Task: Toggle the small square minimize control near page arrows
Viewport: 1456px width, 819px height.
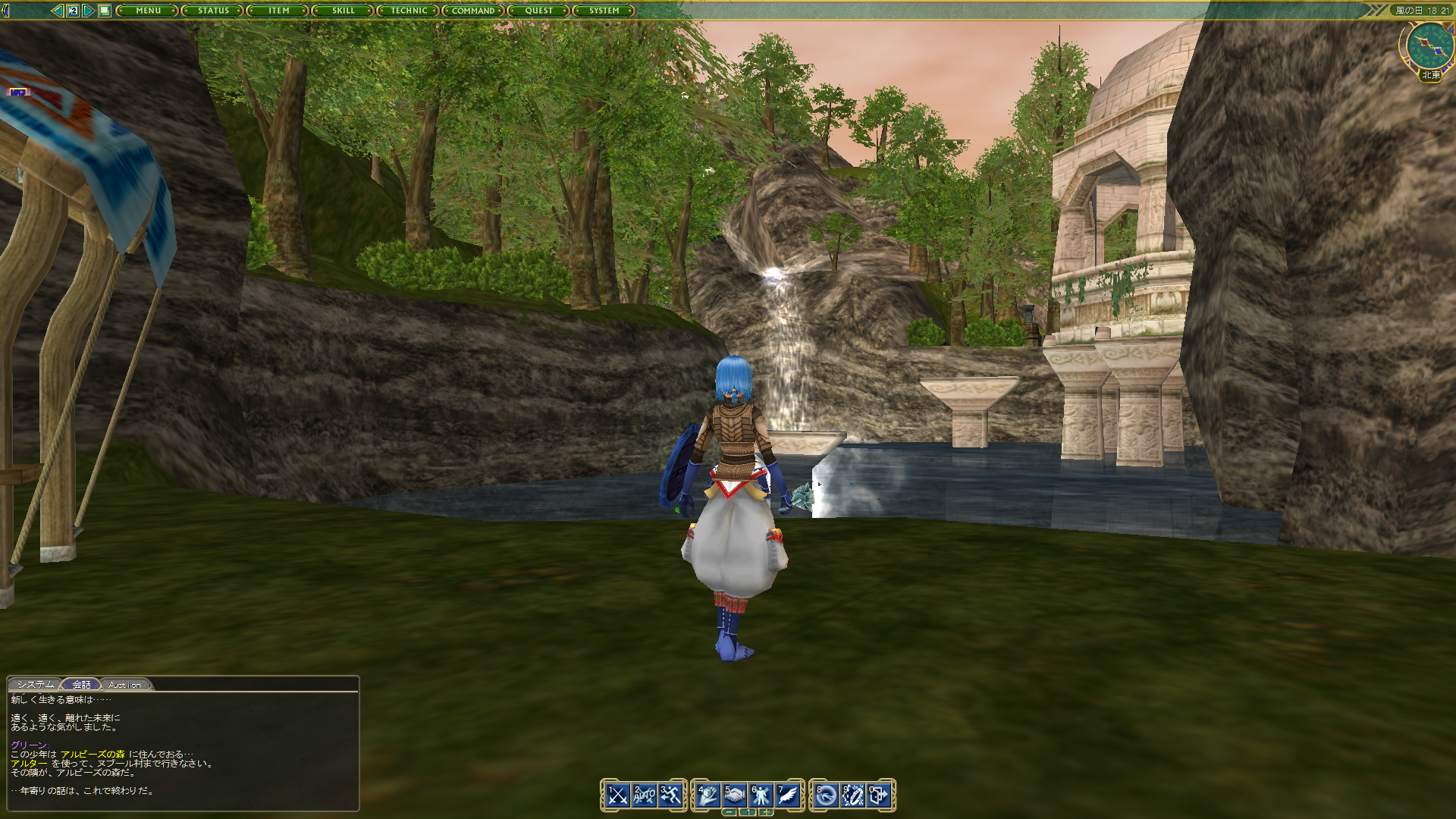Action: tap(105, 11)
